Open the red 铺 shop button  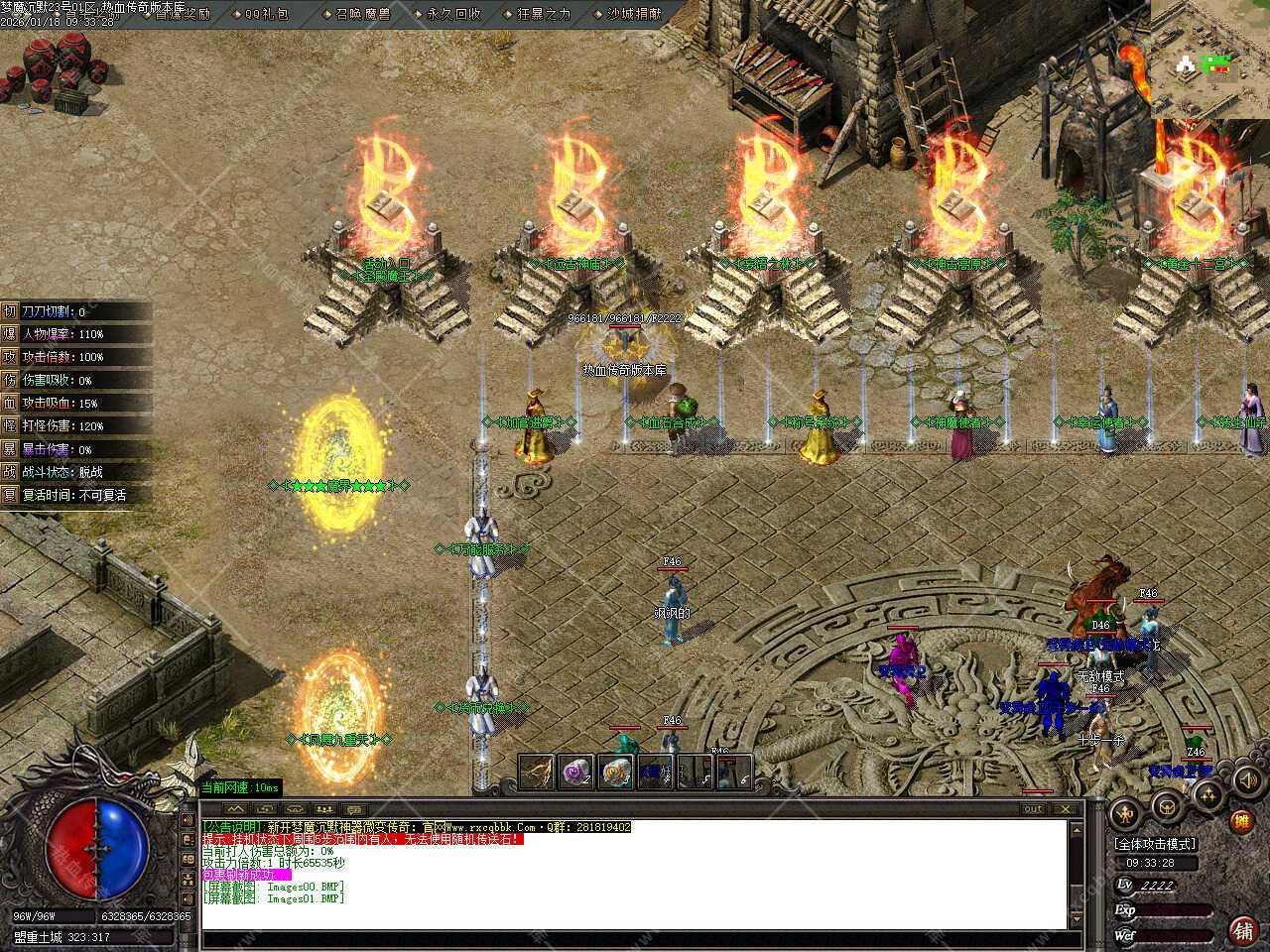(1241, 930)
